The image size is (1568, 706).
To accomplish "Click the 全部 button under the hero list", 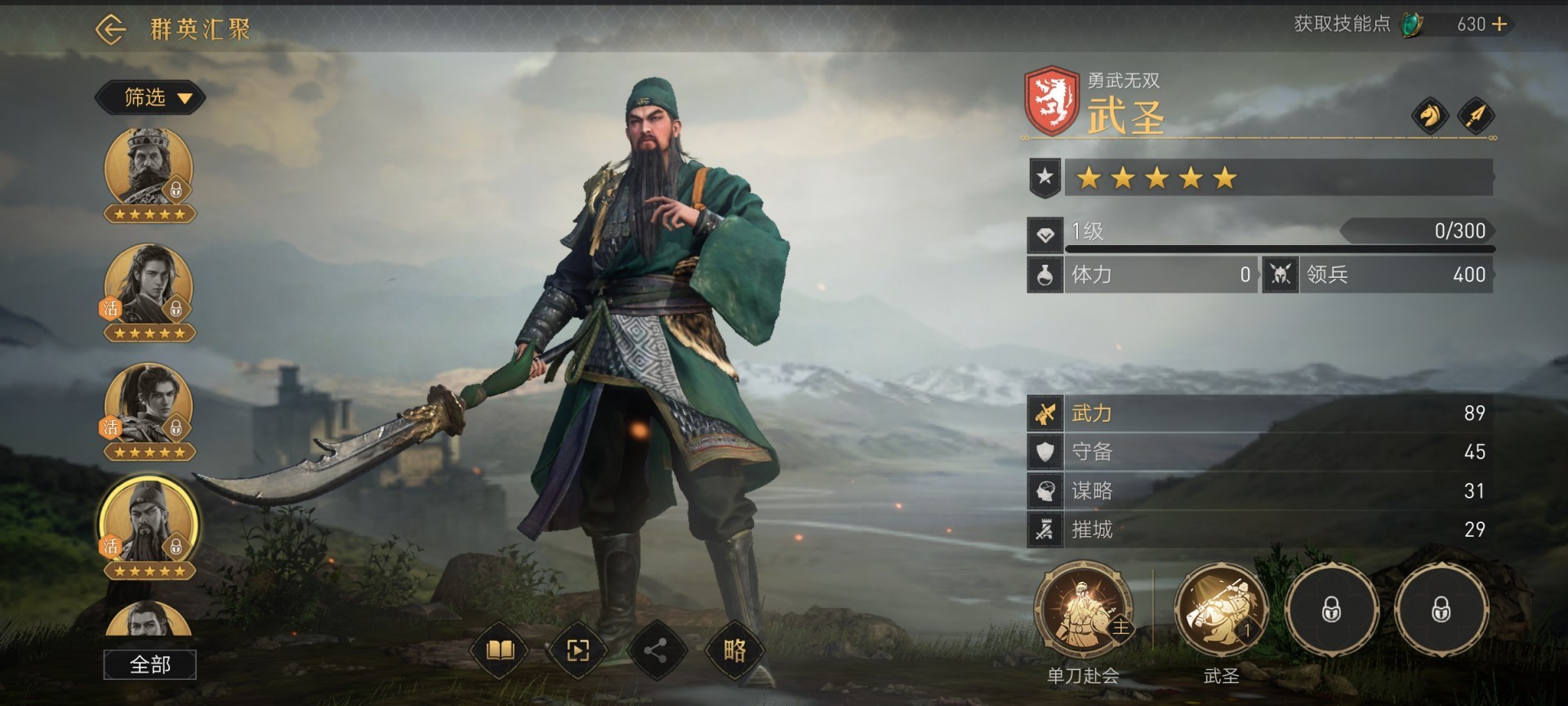I will click(x=149, y=665).
